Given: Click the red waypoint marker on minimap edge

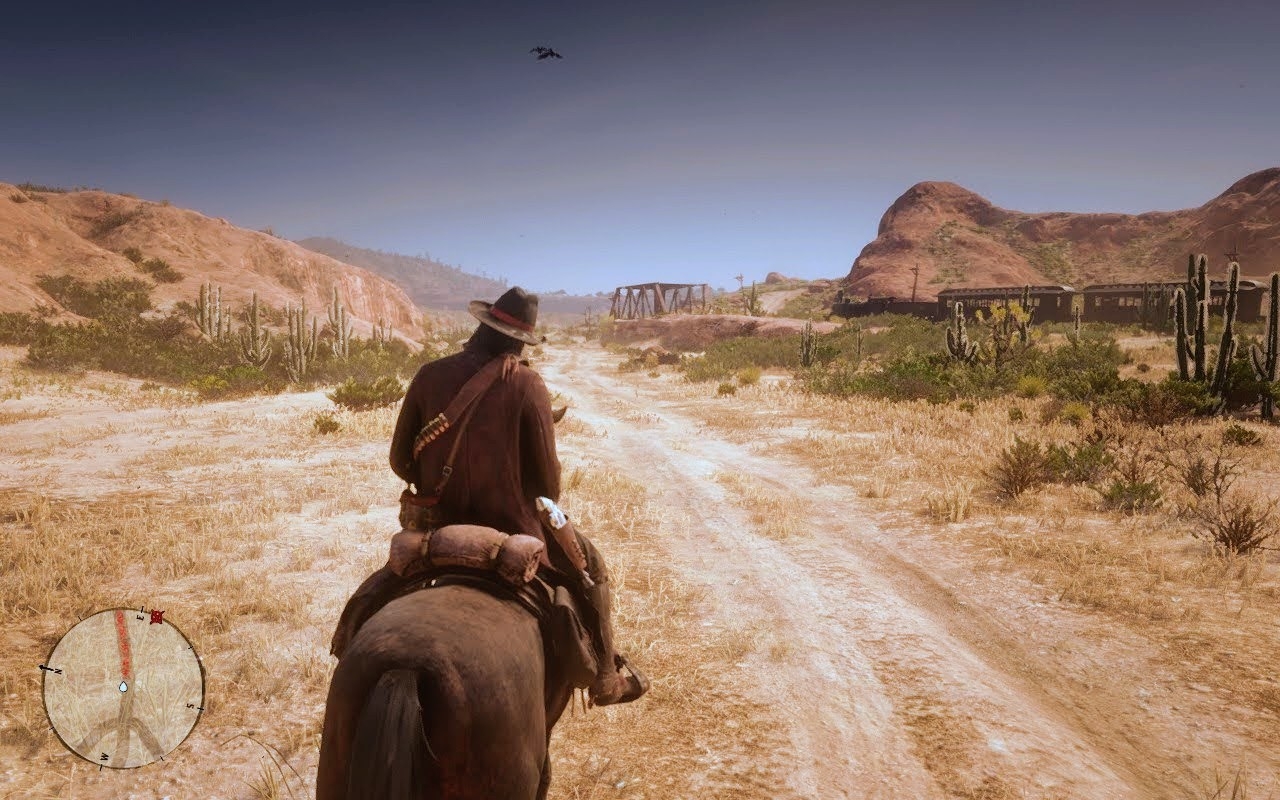Looking at the screenshot, I should pos(157,617).
